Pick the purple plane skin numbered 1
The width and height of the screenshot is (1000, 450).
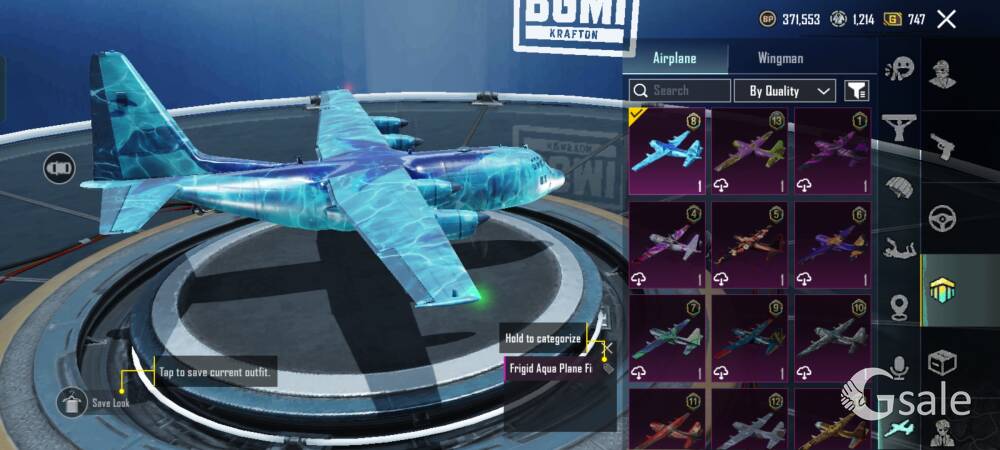click(x=832, y=152)
